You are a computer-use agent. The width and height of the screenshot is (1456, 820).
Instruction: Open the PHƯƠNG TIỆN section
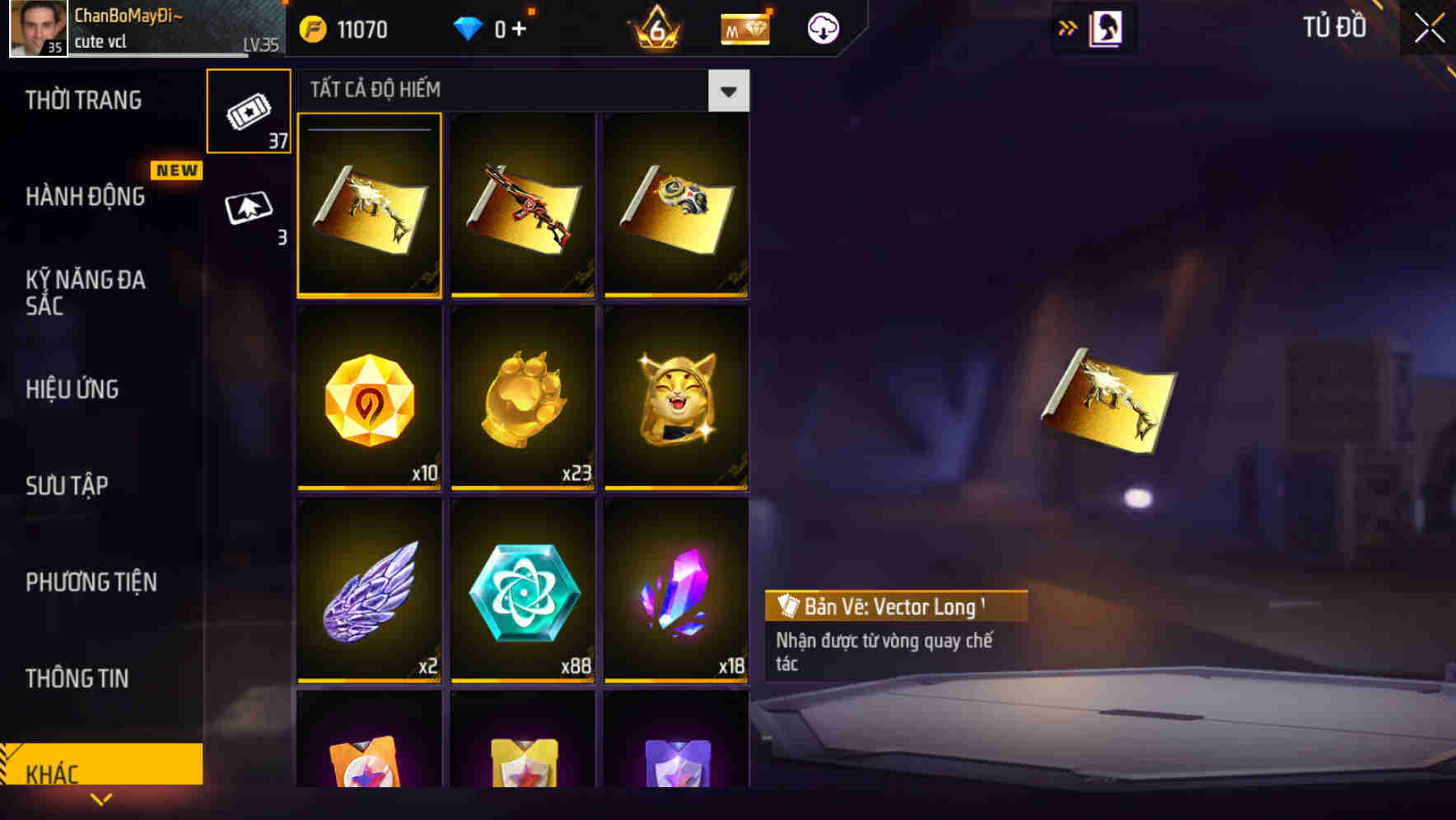91,582
